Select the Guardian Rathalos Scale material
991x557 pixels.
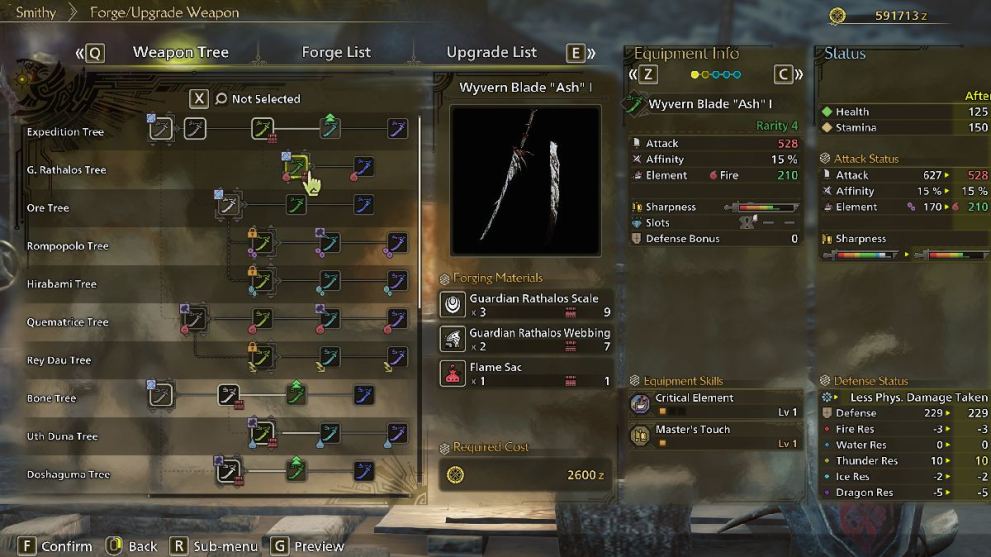526,305
